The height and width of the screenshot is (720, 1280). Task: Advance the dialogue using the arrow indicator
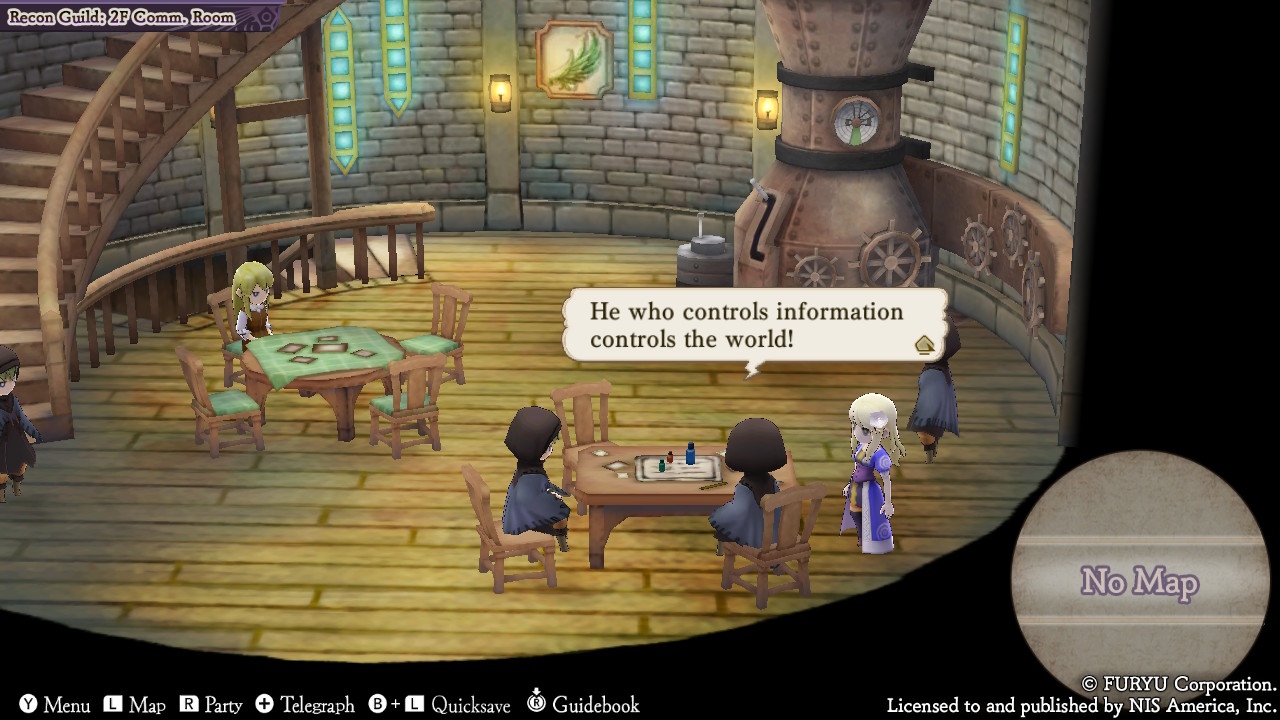[x=924, y=345]
